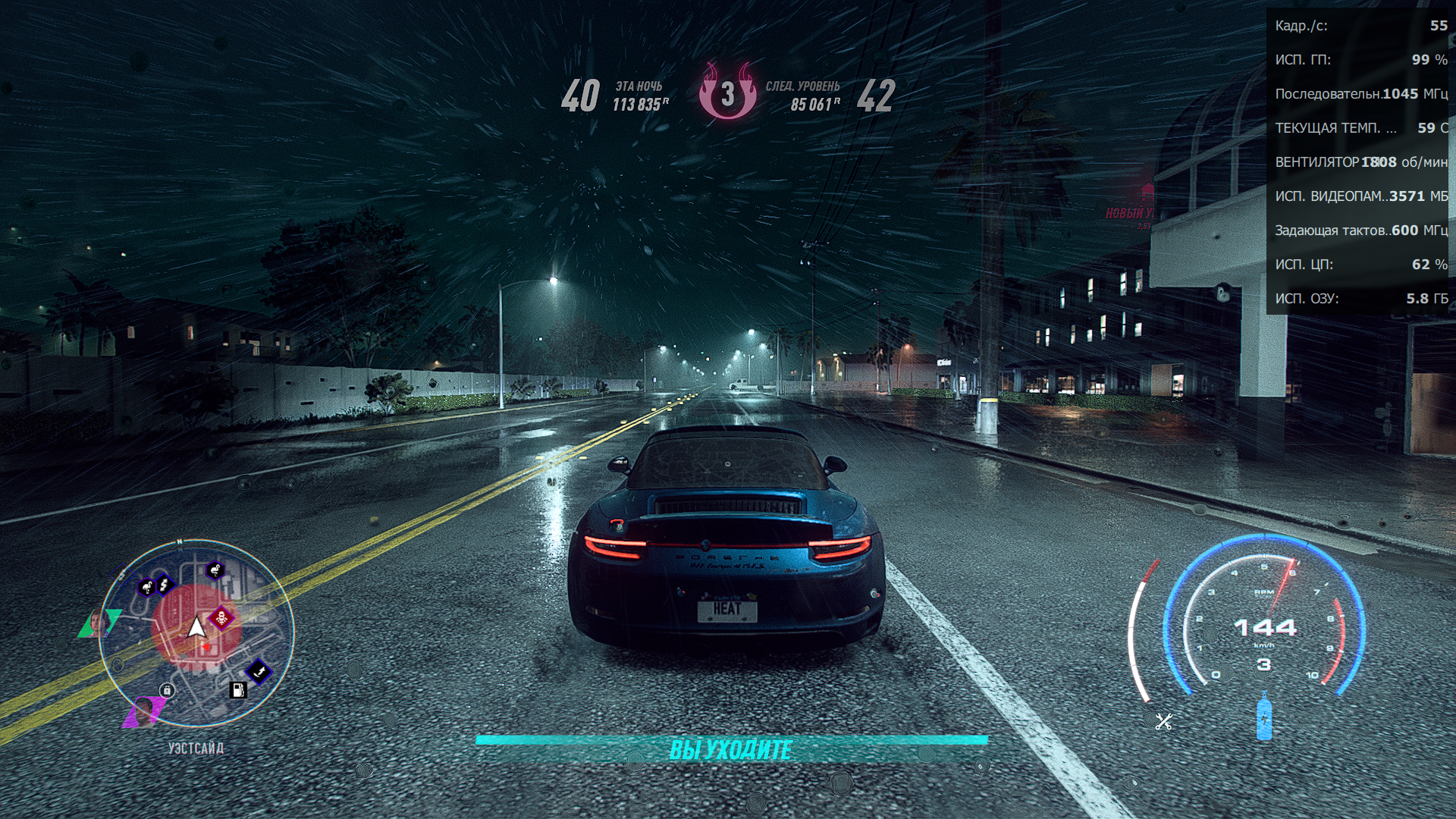This screenshot has width=1456, height=819.
Task: Click the magenta-framed character portrait
Action: click(x=143, y=711)
